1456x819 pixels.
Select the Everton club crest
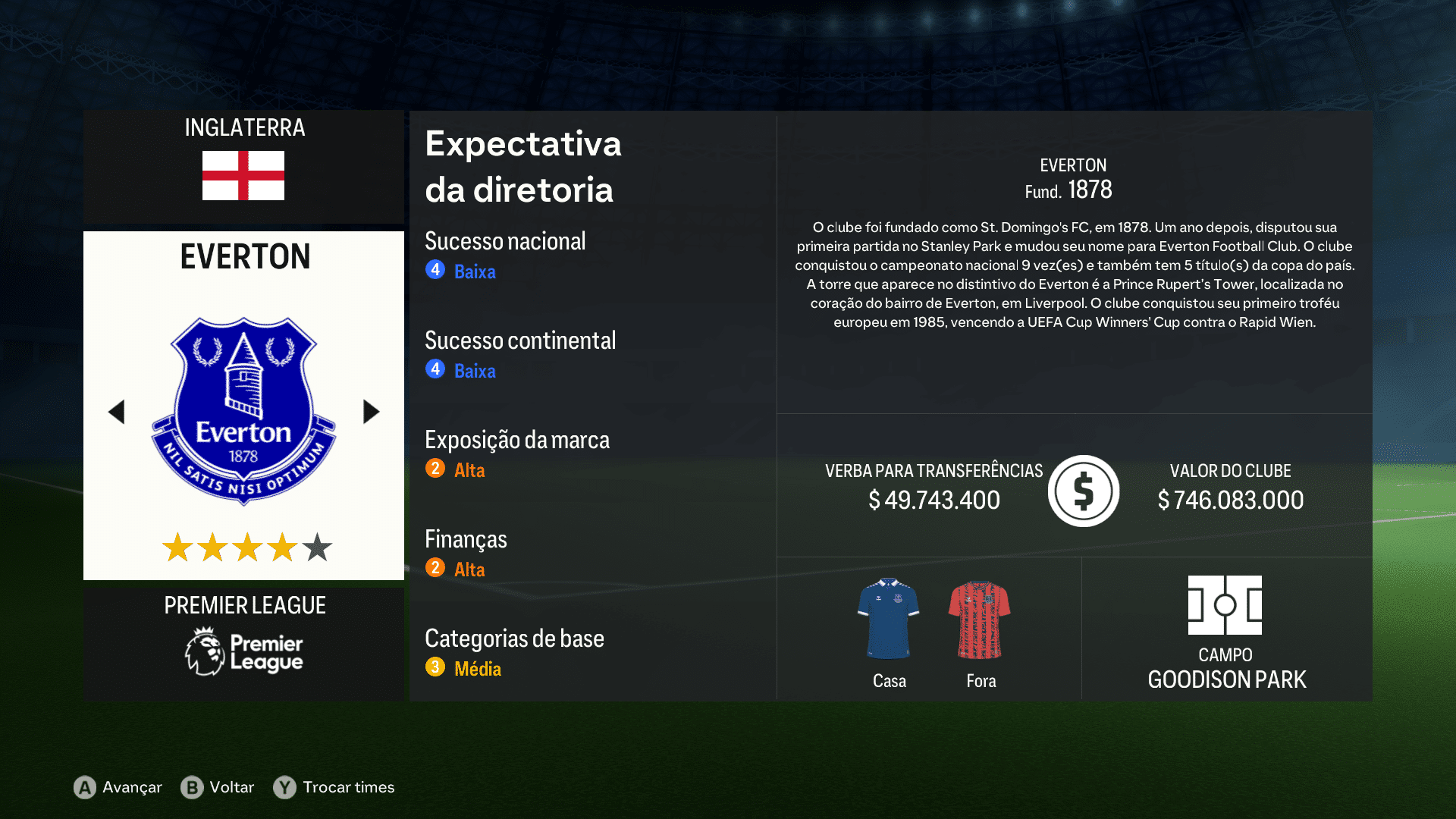243,408
